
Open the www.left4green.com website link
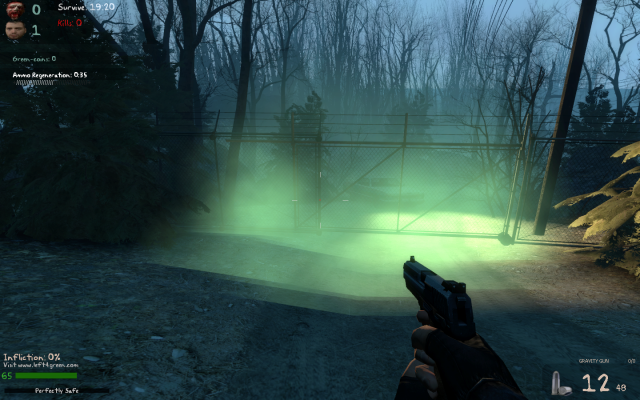tap(40, 366)
